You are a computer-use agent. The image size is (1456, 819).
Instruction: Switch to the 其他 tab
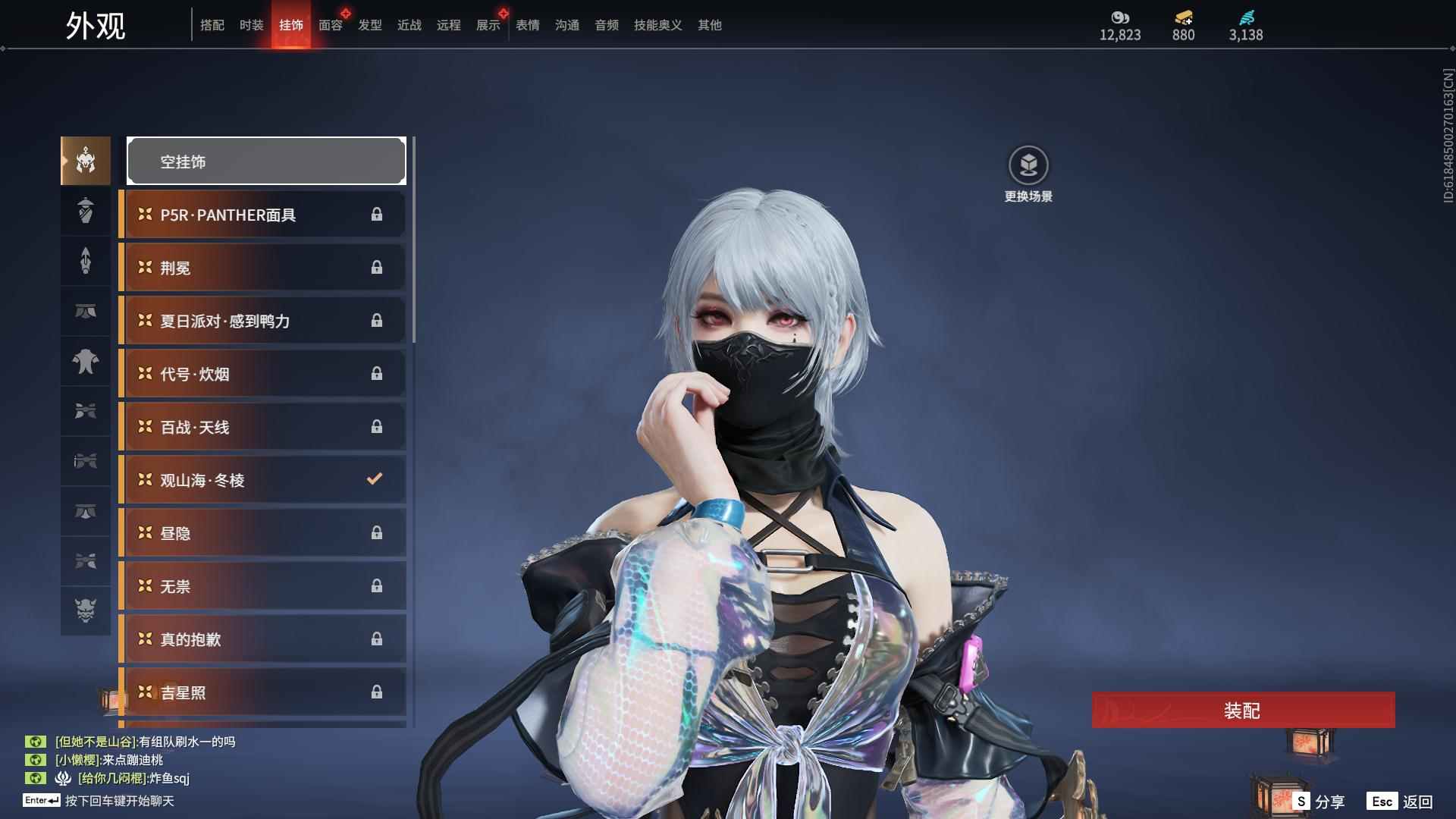tap(709, 25)
